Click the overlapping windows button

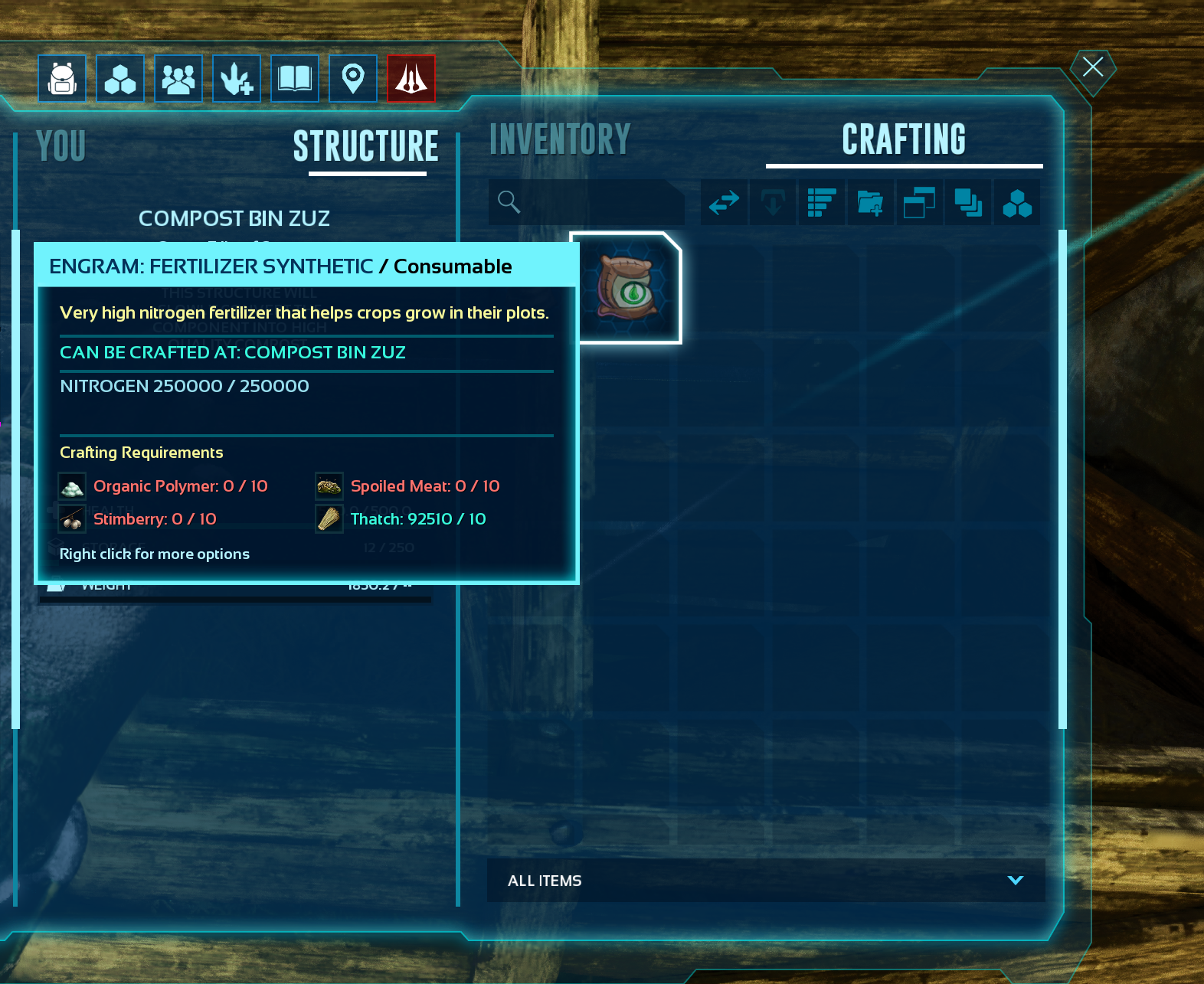point(919,202)
